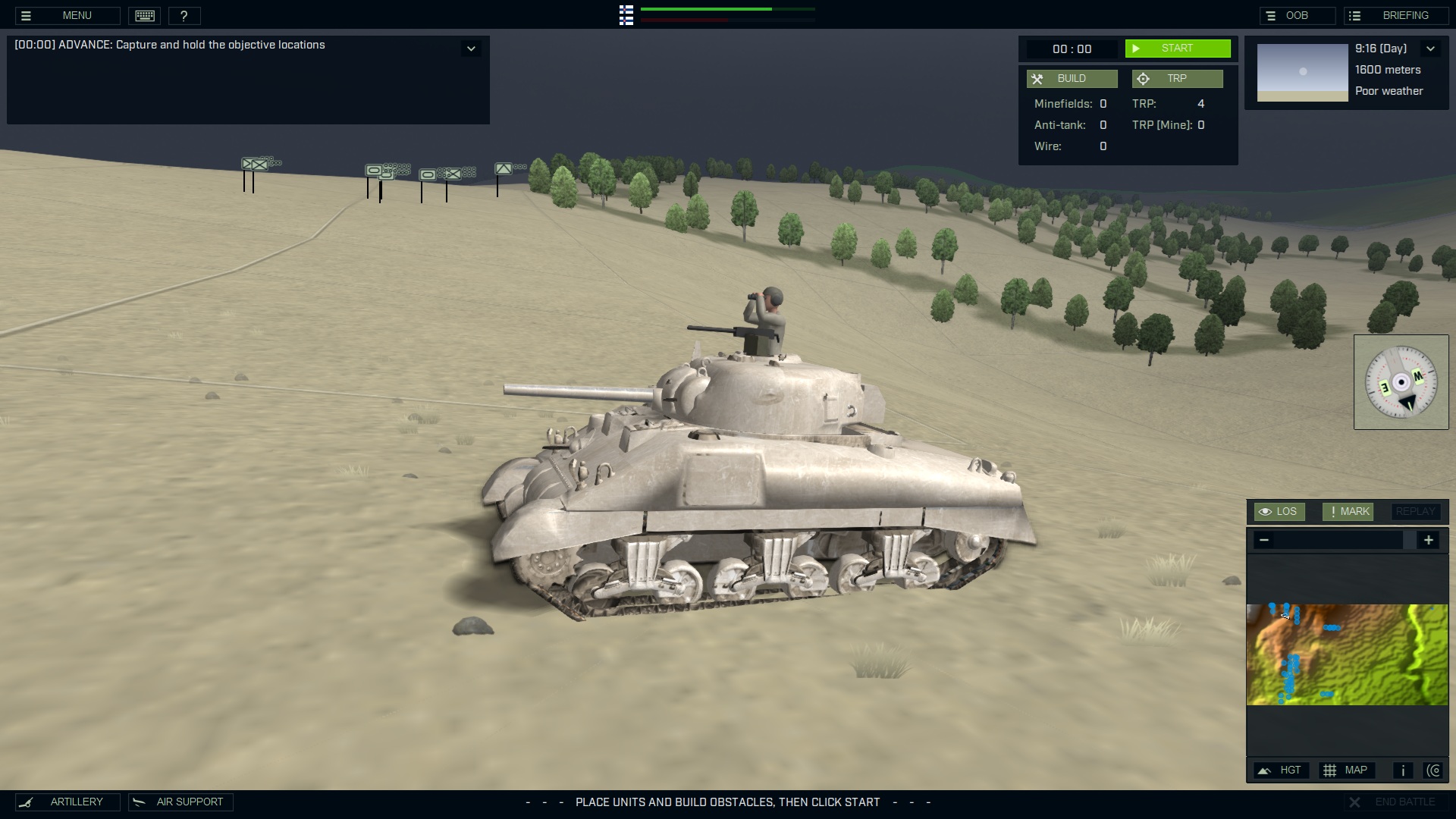Click the concentric circles icon beside MAP

pos(1436,770)
